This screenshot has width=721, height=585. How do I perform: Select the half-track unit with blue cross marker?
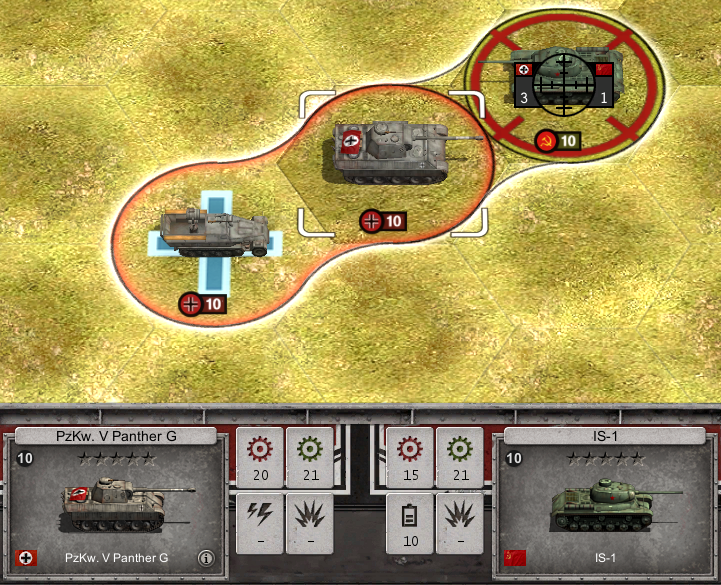[x=213, y=234]
